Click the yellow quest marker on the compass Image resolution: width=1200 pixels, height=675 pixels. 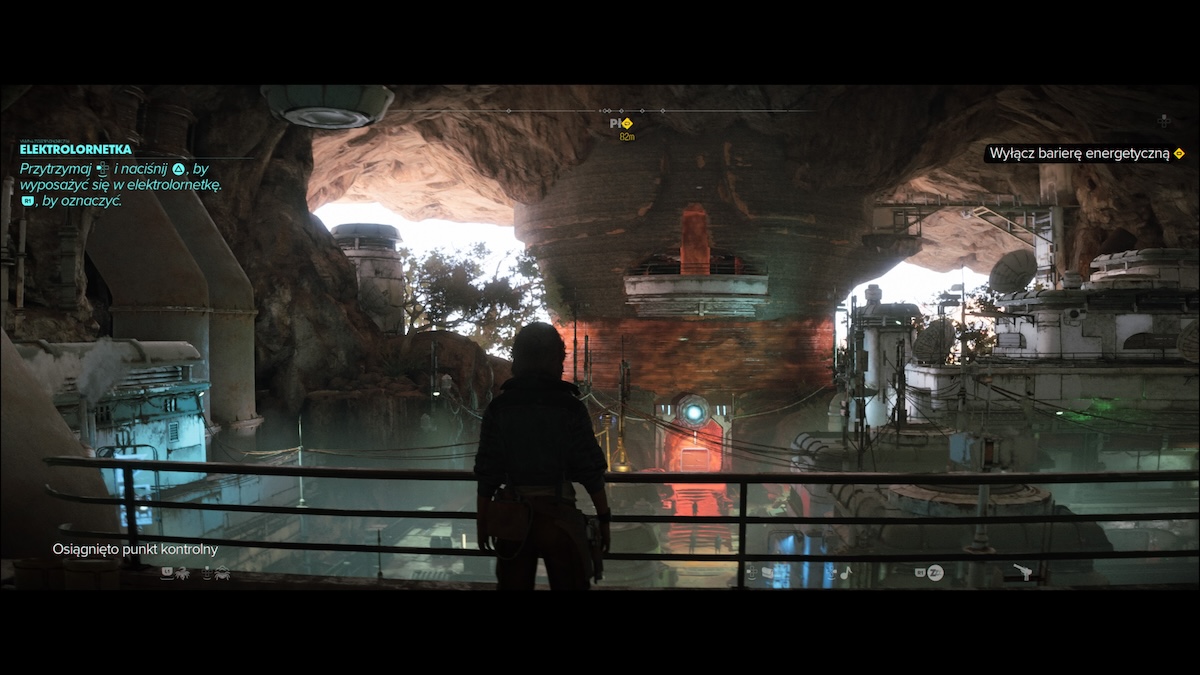click(627, 123)
